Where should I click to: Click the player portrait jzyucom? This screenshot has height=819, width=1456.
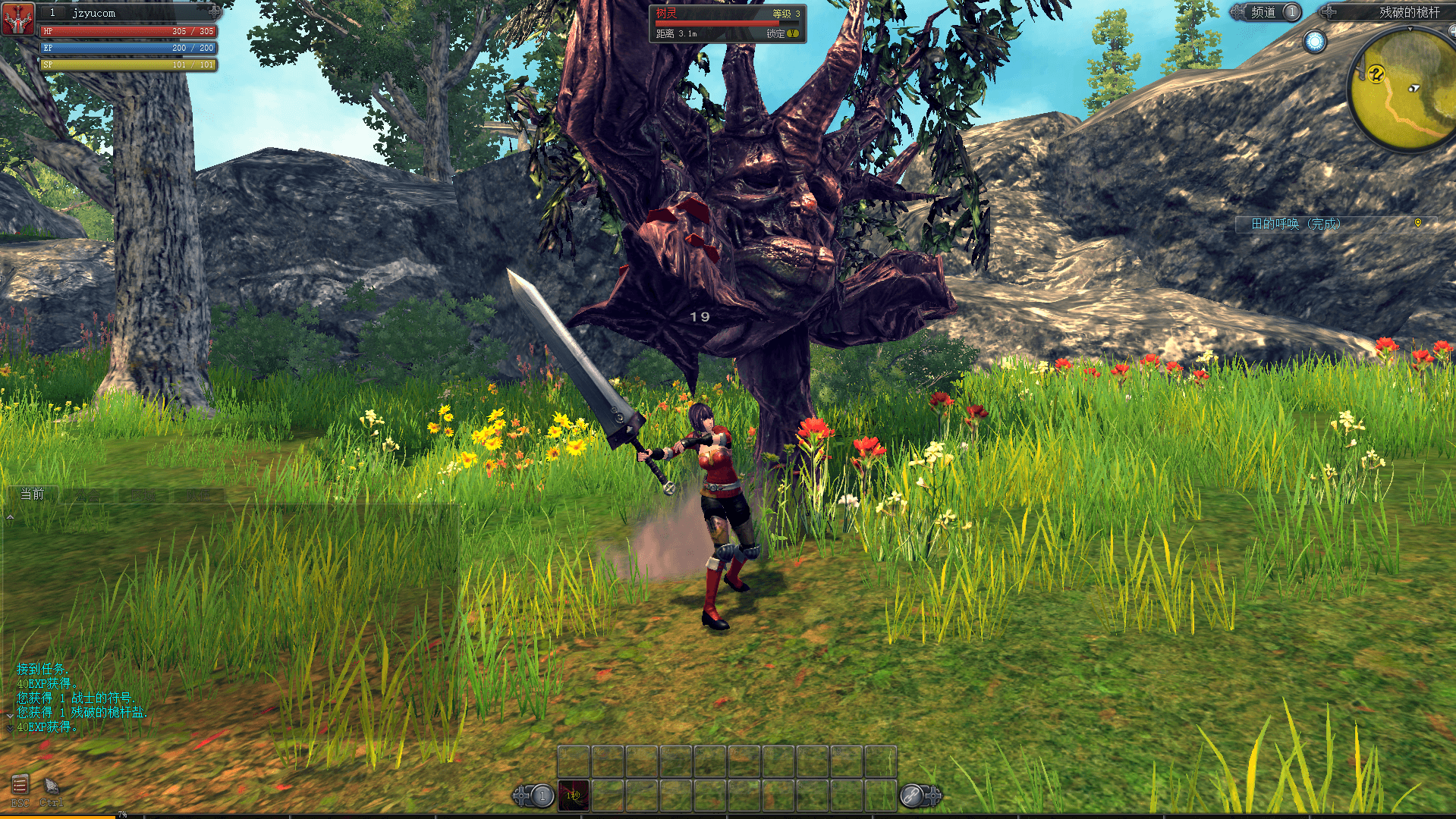[18, 19]
